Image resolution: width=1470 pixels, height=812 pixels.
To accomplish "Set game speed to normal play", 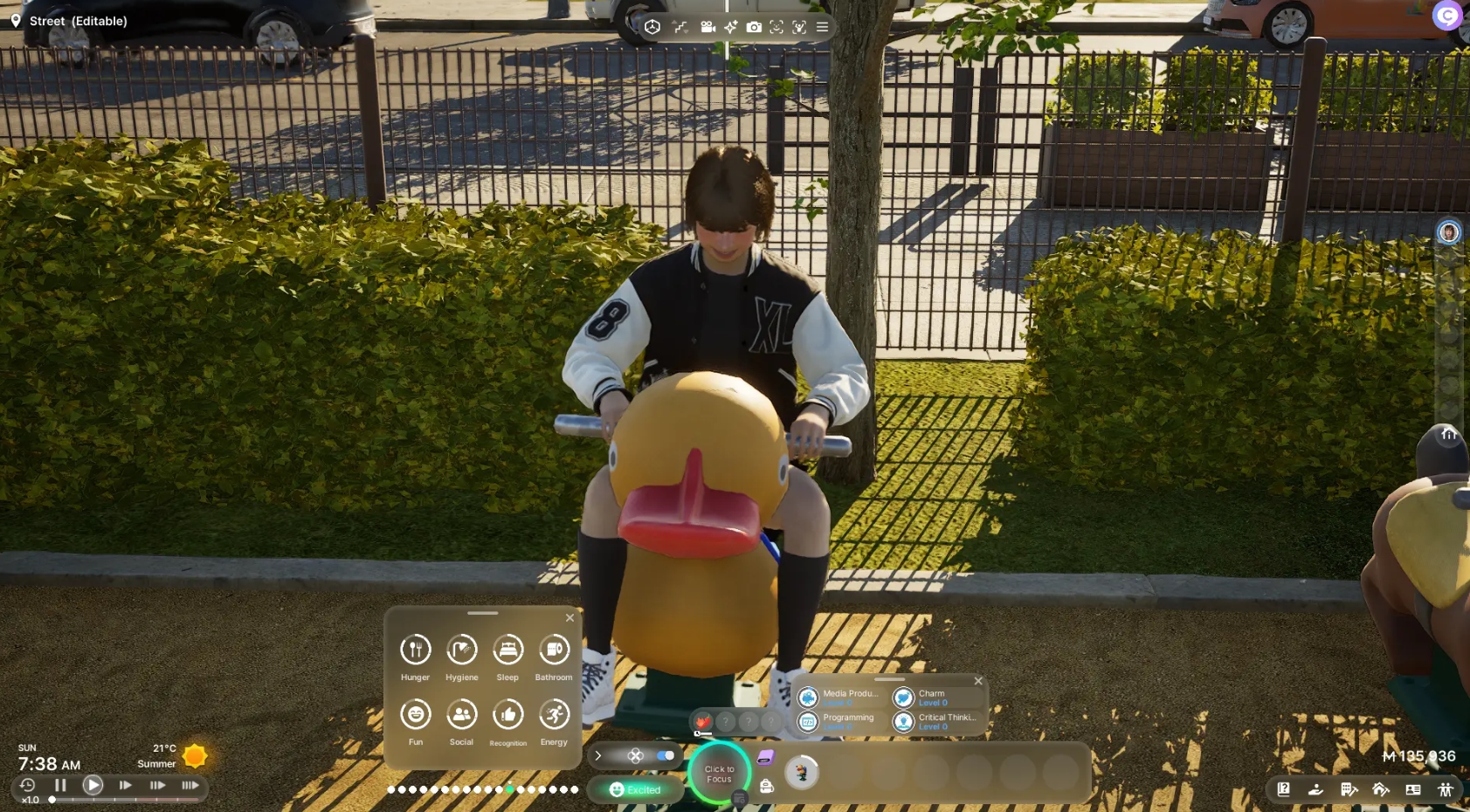I will pos(93,785).
